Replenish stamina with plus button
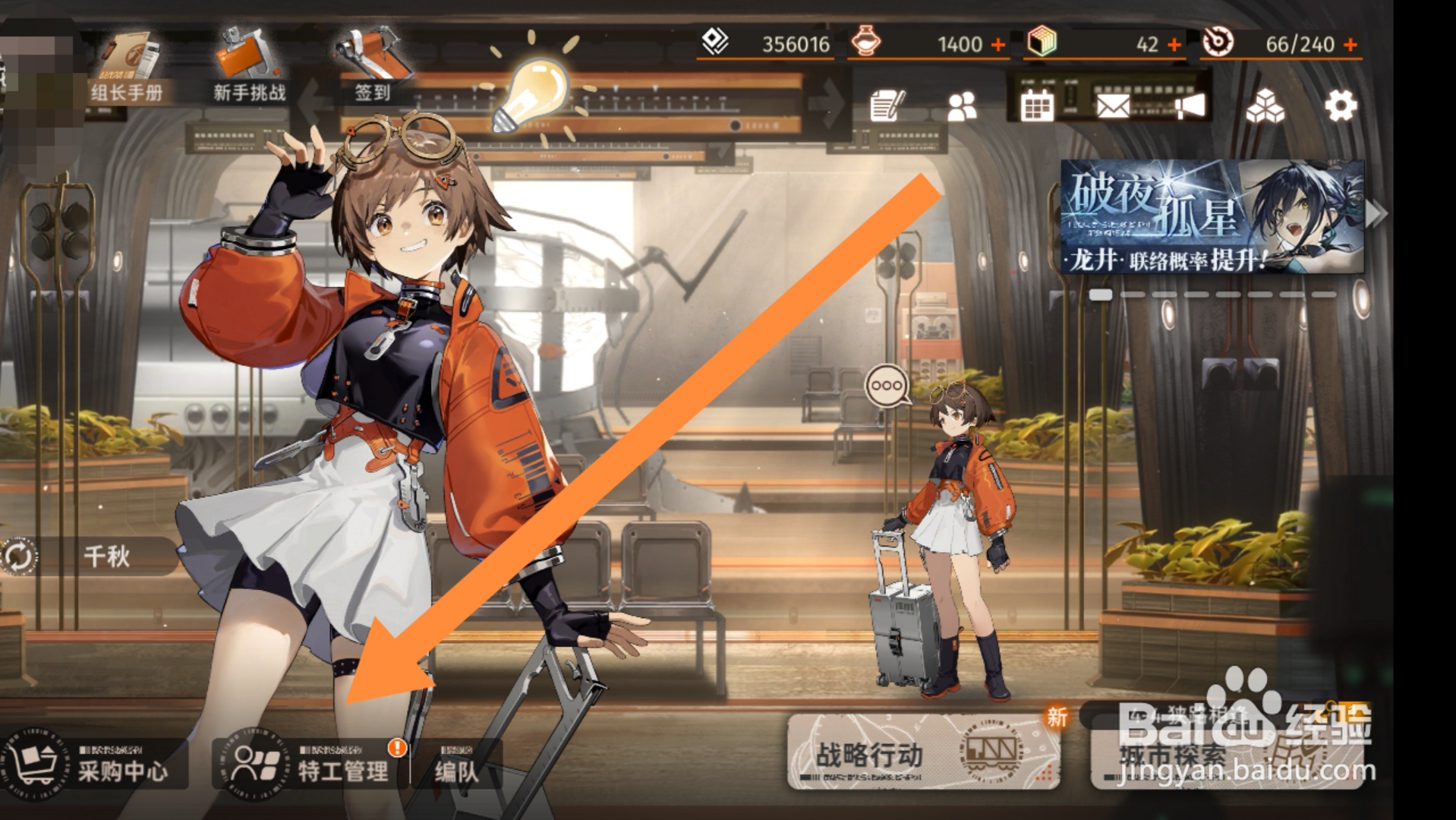Image resolution: width=1456 pixels, height=820 pixels. pyautogui.click(x=1350, y=45)
